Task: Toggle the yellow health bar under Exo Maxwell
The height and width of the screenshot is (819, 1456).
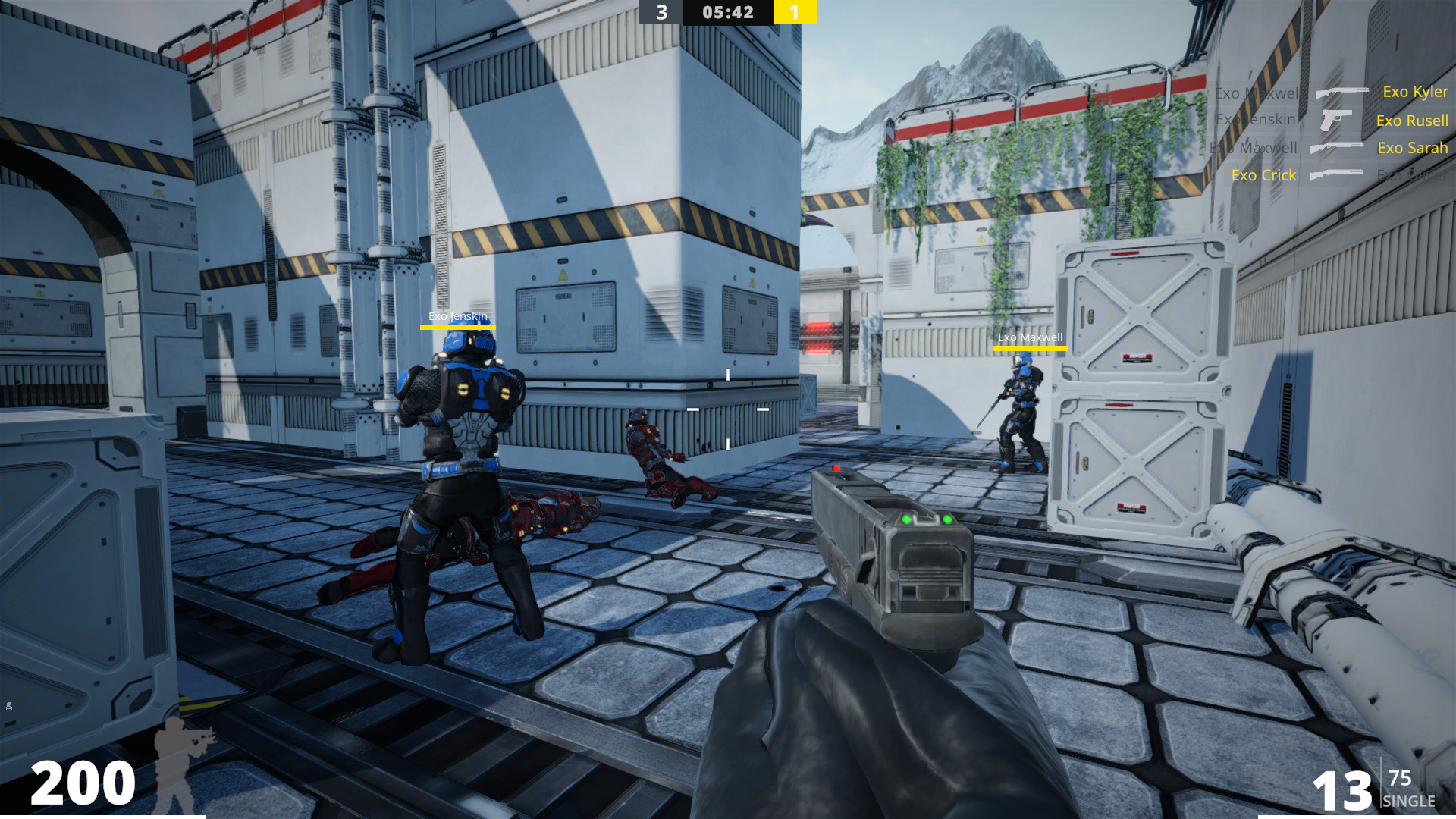Action: tap(1029, 349)
